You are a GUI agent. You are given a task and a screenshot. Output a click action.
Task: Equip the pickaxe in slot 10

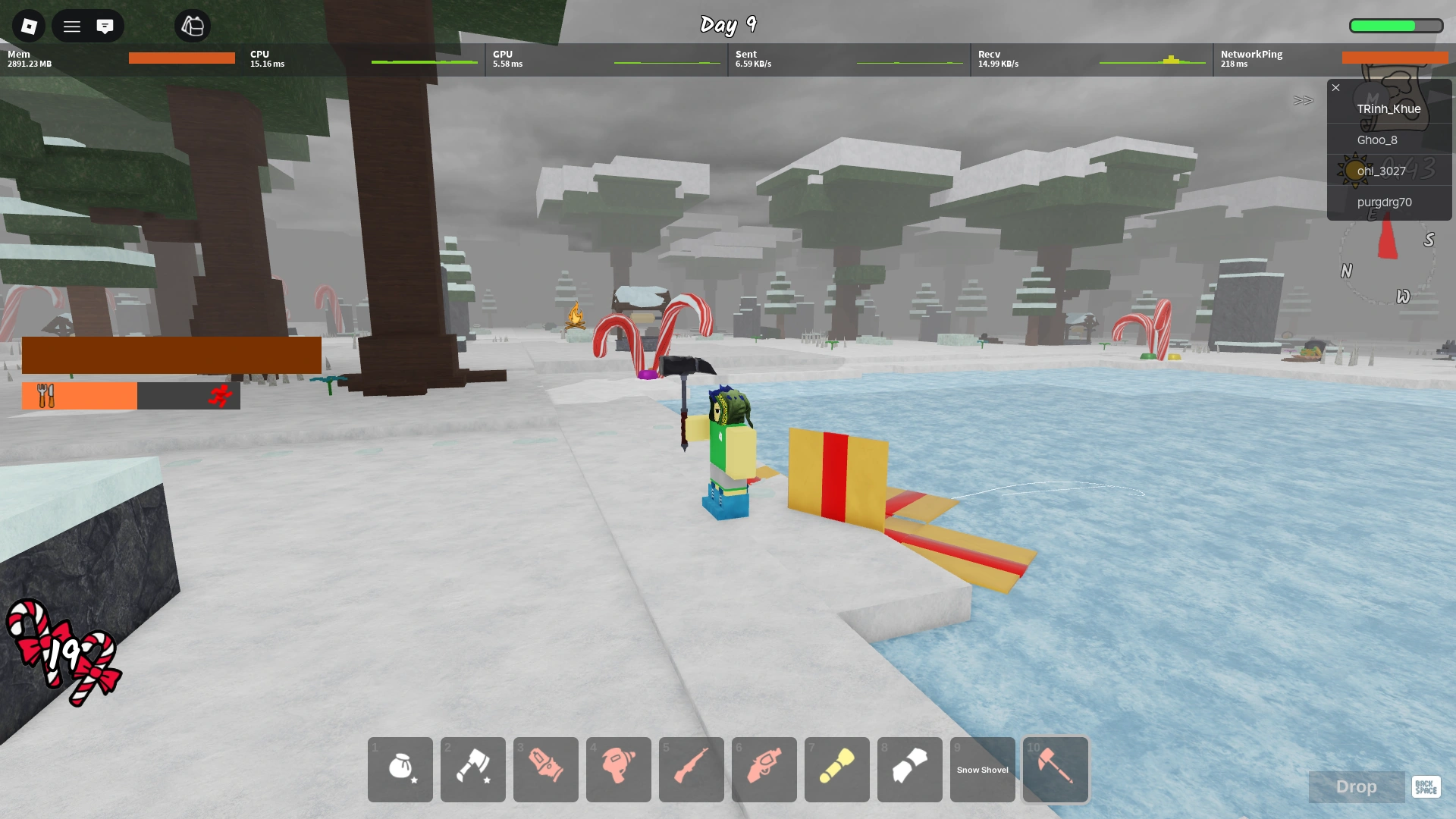[1055, 770]
